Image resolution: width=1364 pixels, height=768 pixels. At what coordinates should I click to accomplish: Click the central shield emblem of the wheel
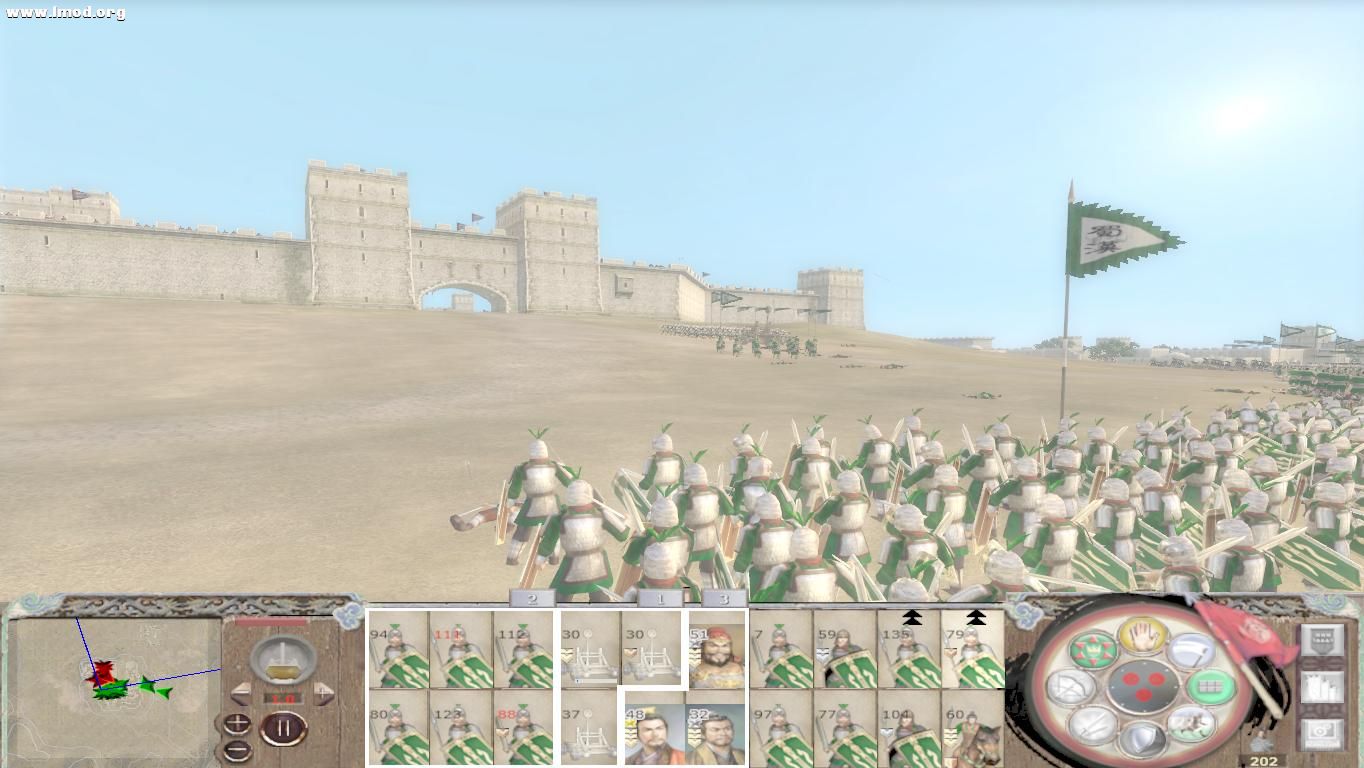click(1142, 688)
